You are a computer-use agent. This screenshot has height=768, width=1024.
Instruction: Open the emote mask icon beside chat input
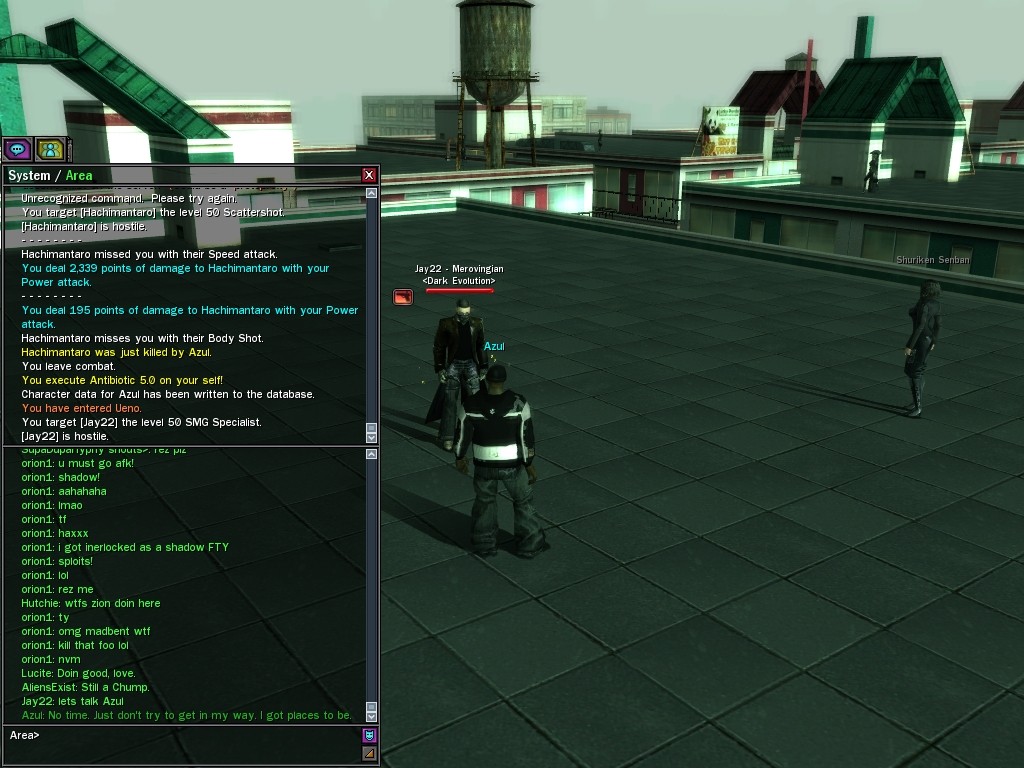[x=369, y=736]
